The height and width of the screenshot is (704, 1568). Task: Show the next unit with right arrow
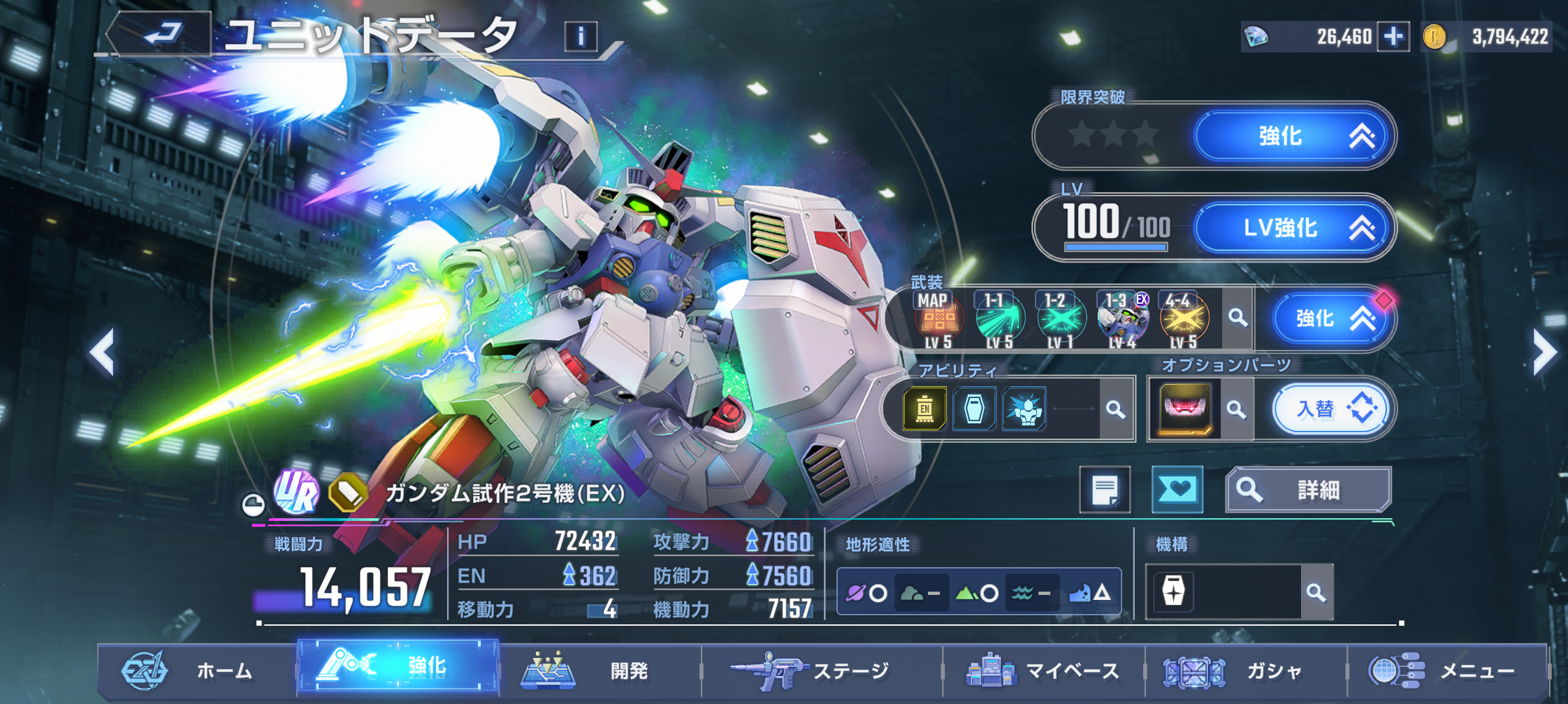coord(1543,352)
